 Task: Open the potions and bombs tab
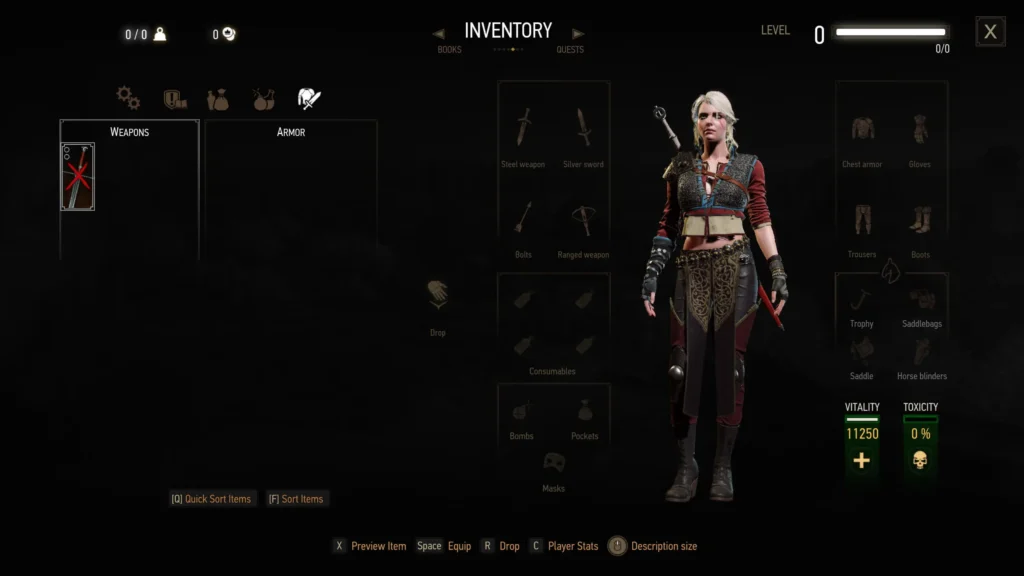pos(264,99)
